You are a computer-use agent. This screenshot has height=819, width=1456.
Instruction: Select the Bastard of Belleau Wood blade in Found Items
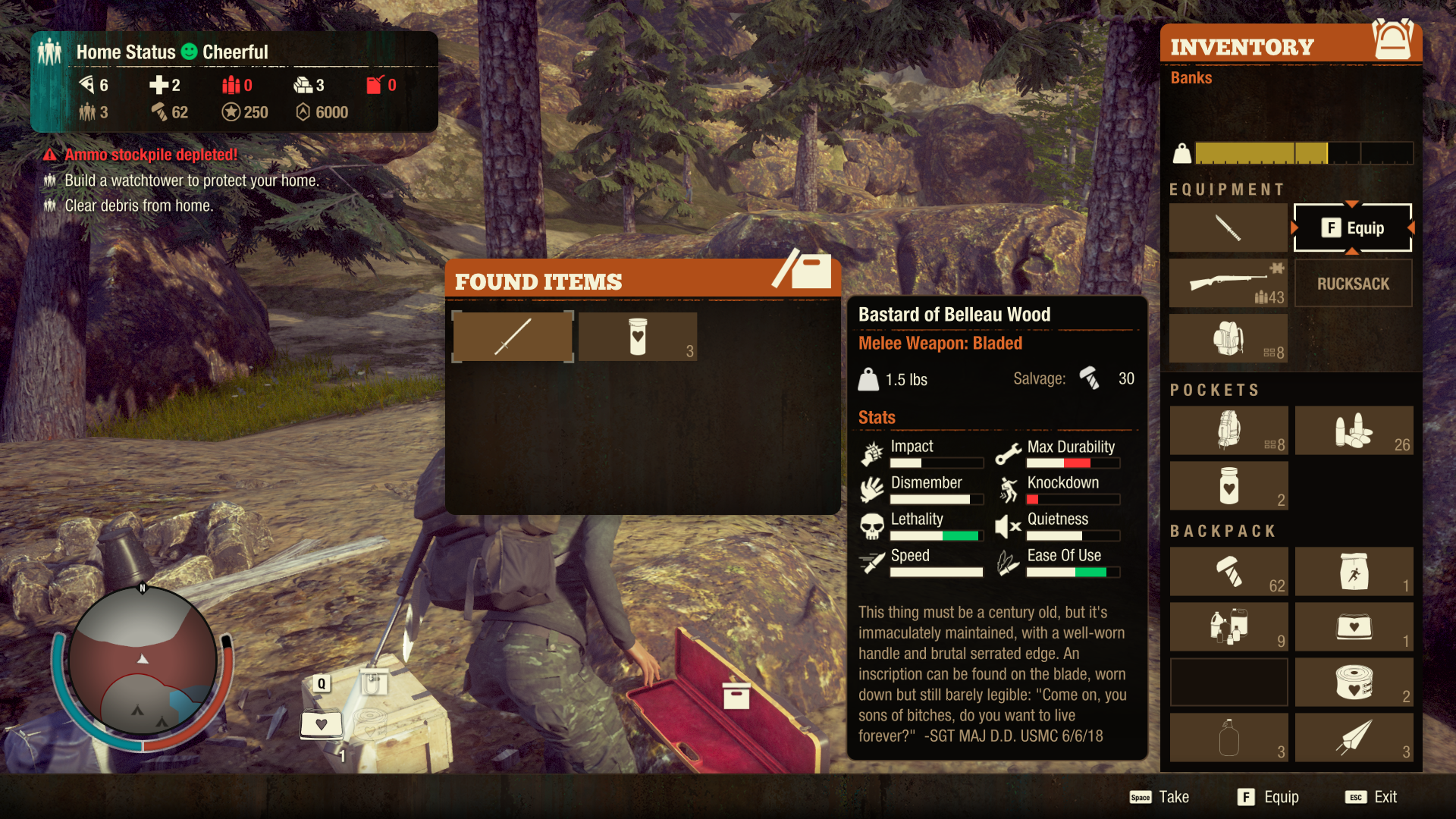(513, 337)
